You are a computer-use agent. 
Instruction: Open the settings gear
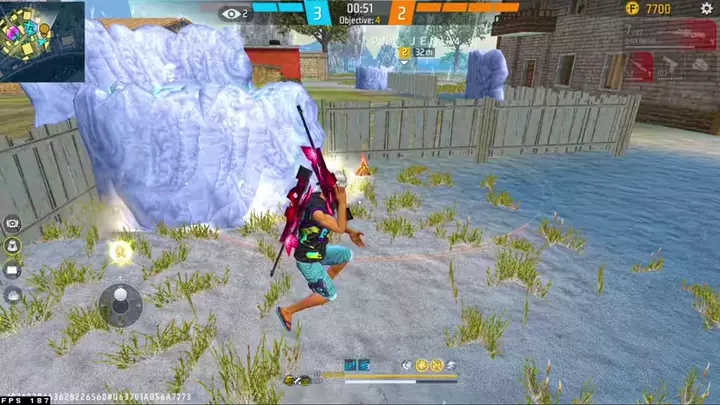[x=707, y=9]
